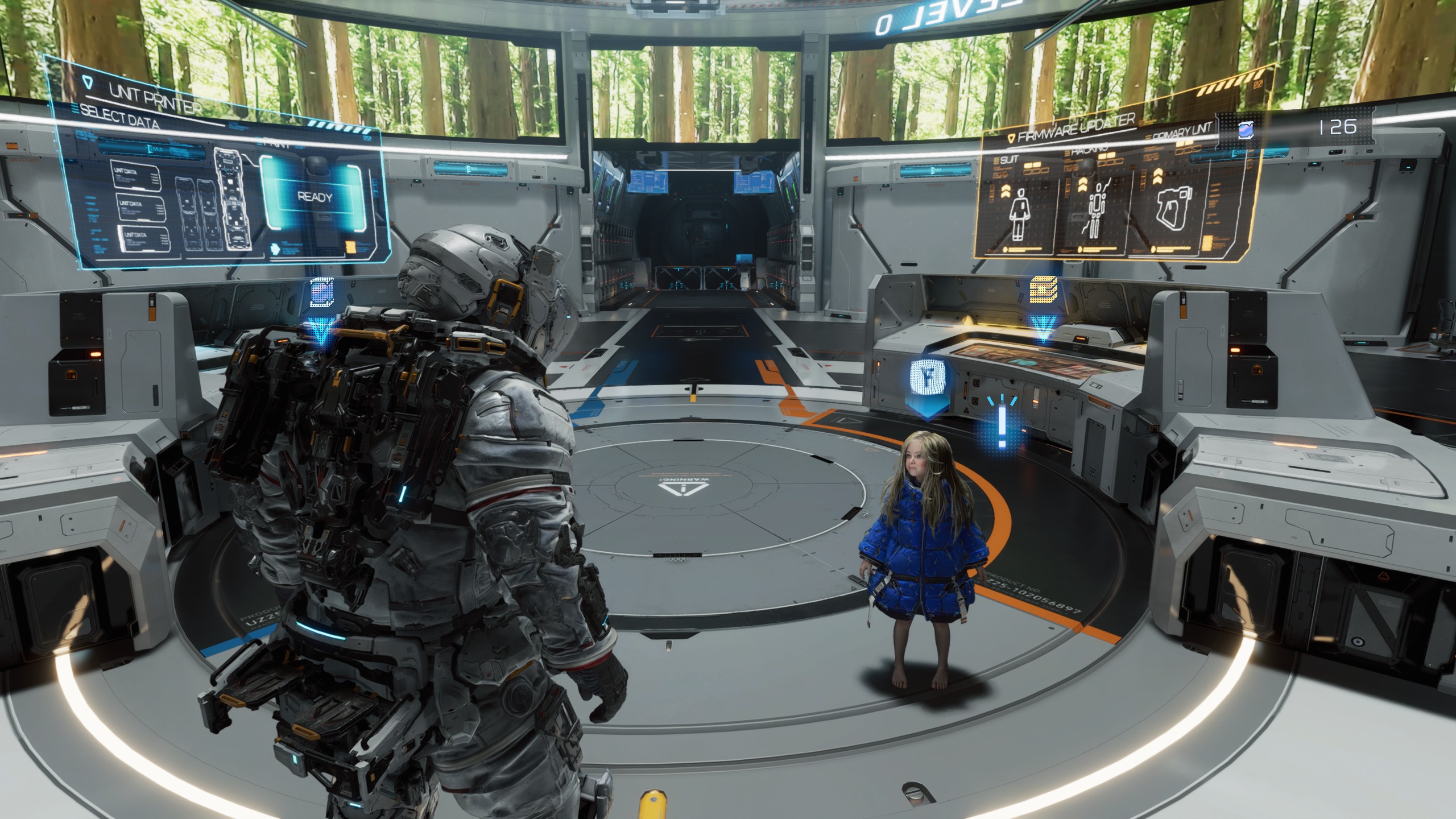Click the exclamation mark alert above the girl
The width and height of the screenshot is (1456, 819).
(x=1002, y=421)
